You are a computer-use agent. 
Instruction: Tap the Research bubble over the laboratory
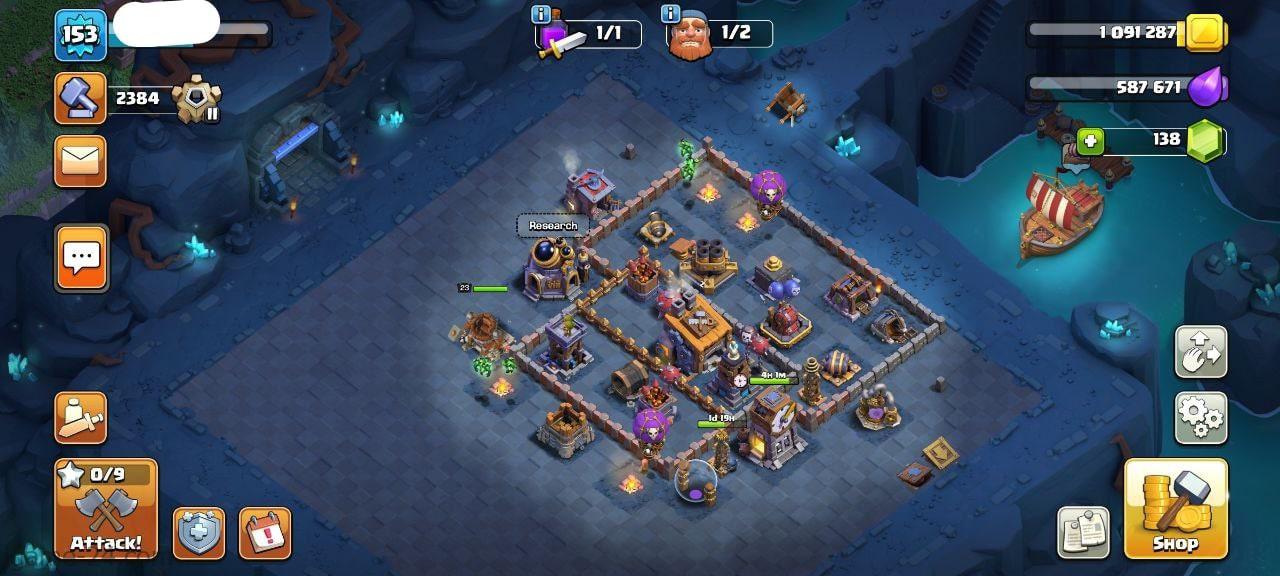coord(553,226)
